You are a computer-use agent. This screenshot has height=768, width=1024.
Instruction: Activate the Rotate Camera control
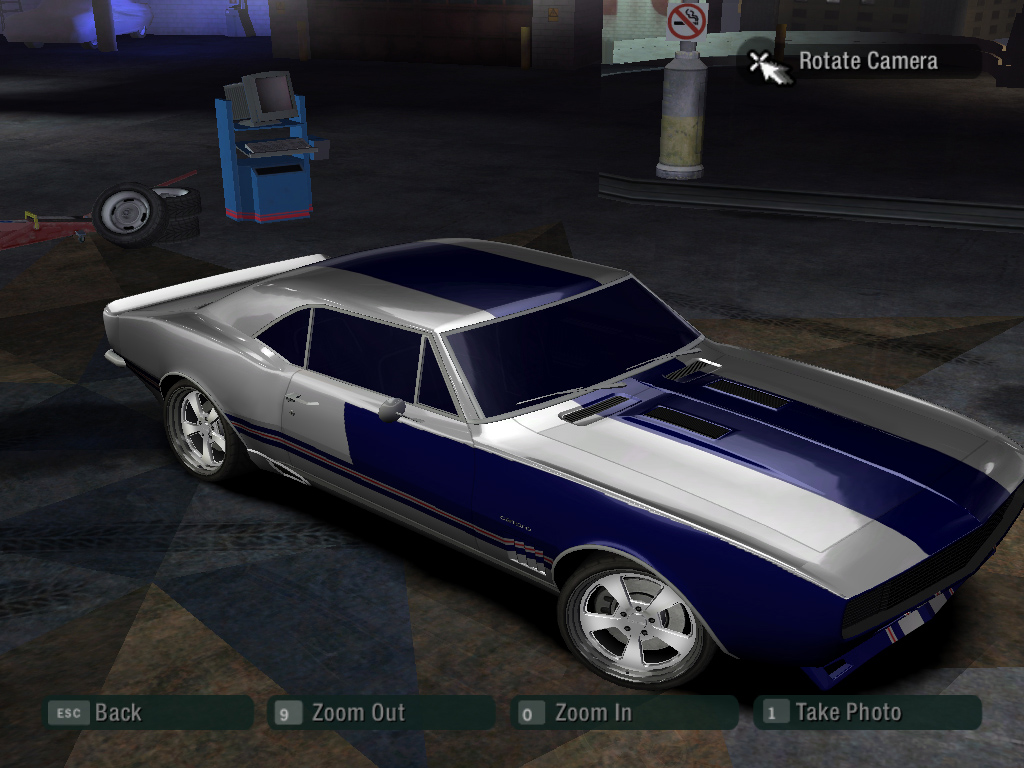866,61
